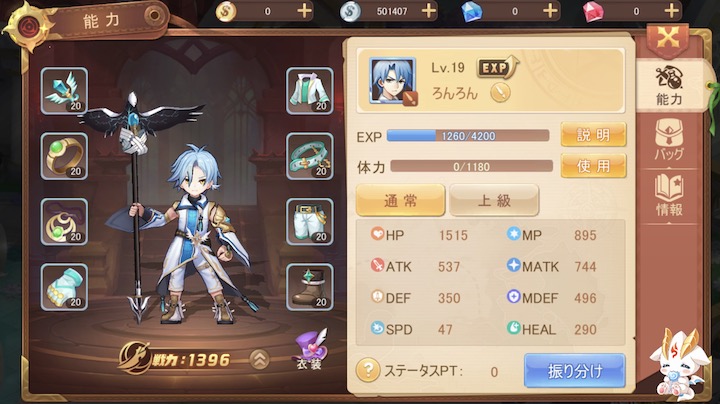Edit character name with pencil icon

tap(500, 92)
